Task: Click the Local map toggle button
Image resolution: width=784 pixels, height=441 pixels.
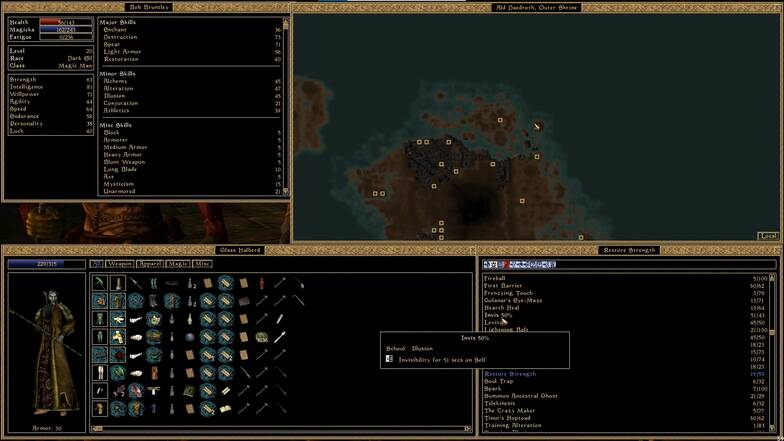Action: pyautogui.click(x=767, y=236)
